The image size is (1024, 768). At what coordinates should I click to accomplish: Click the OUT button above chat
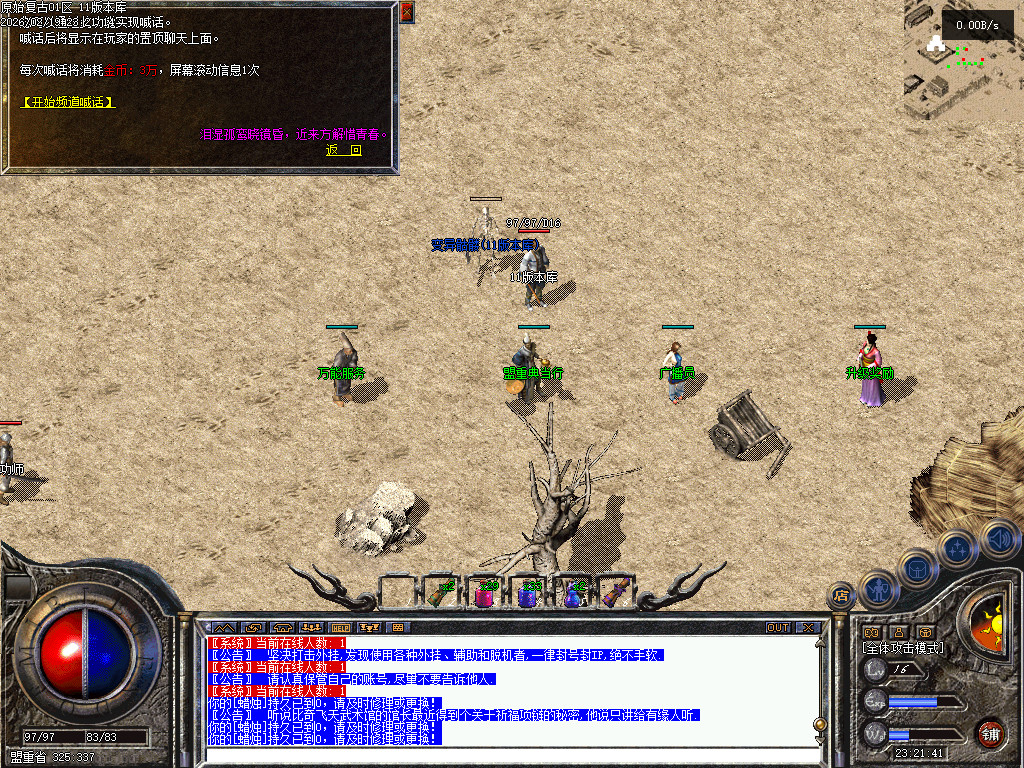coord(778,628)
